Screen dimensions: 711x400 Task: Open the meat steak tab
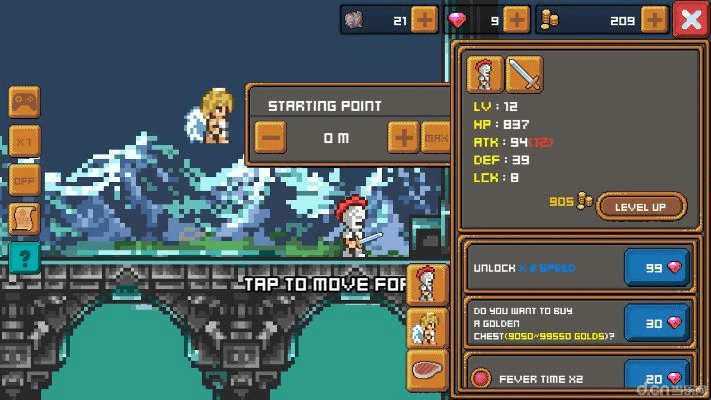tap(427, 370)
